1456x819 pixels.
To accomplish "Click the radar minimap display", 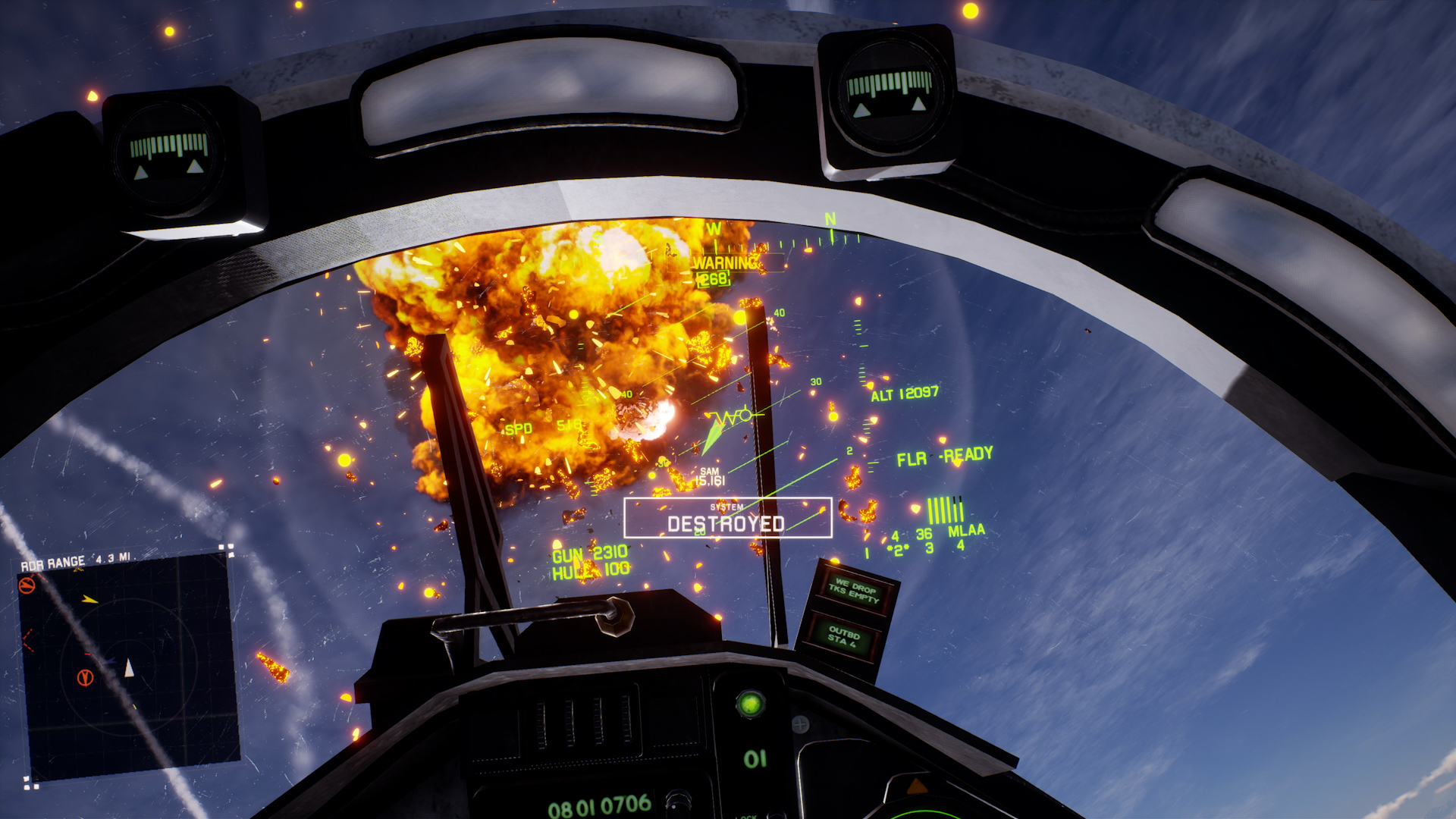I will [x=127, y=666].
